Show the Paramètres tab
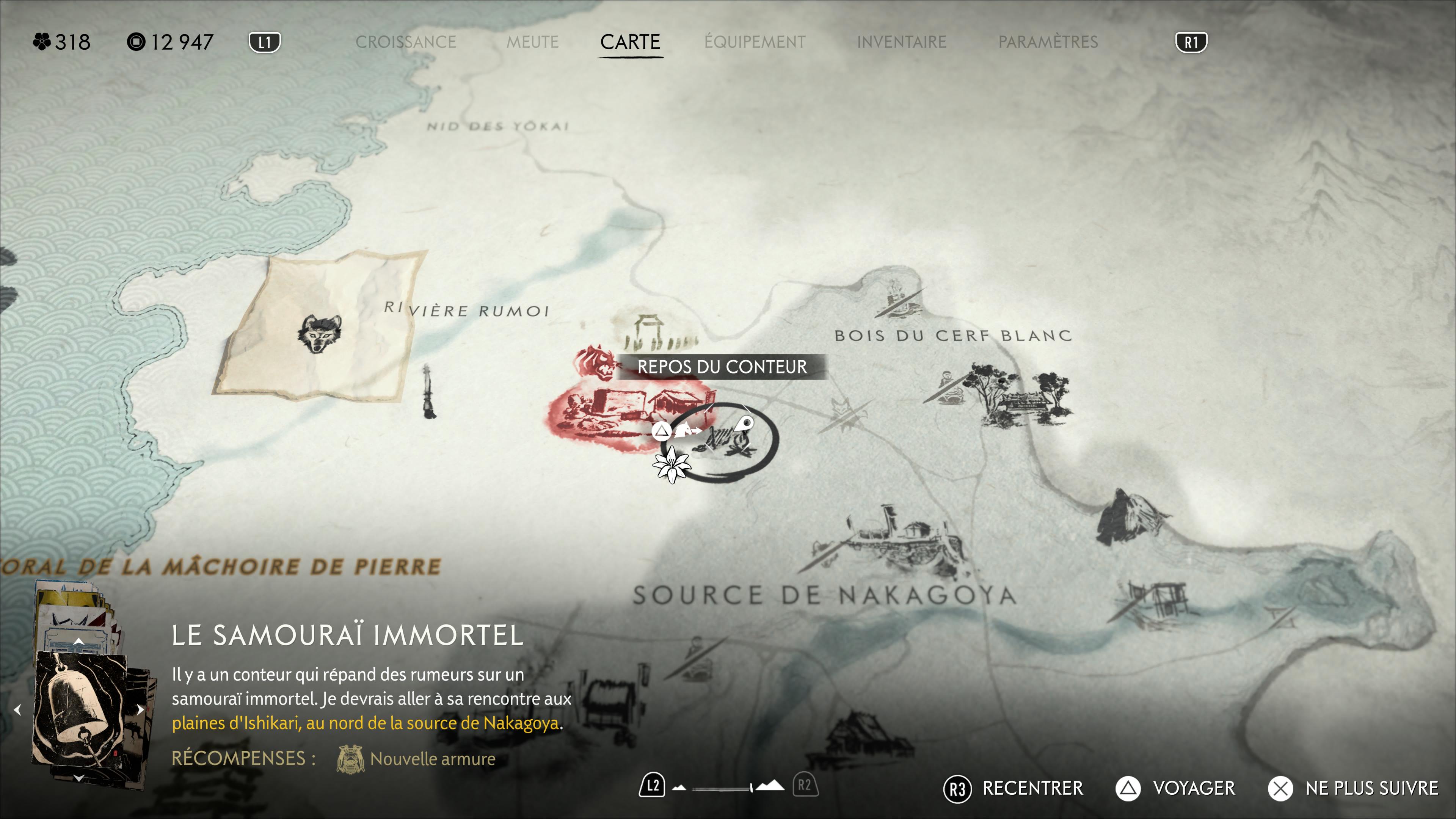Screen dimensions: 1456x819 coord(1048,42)
